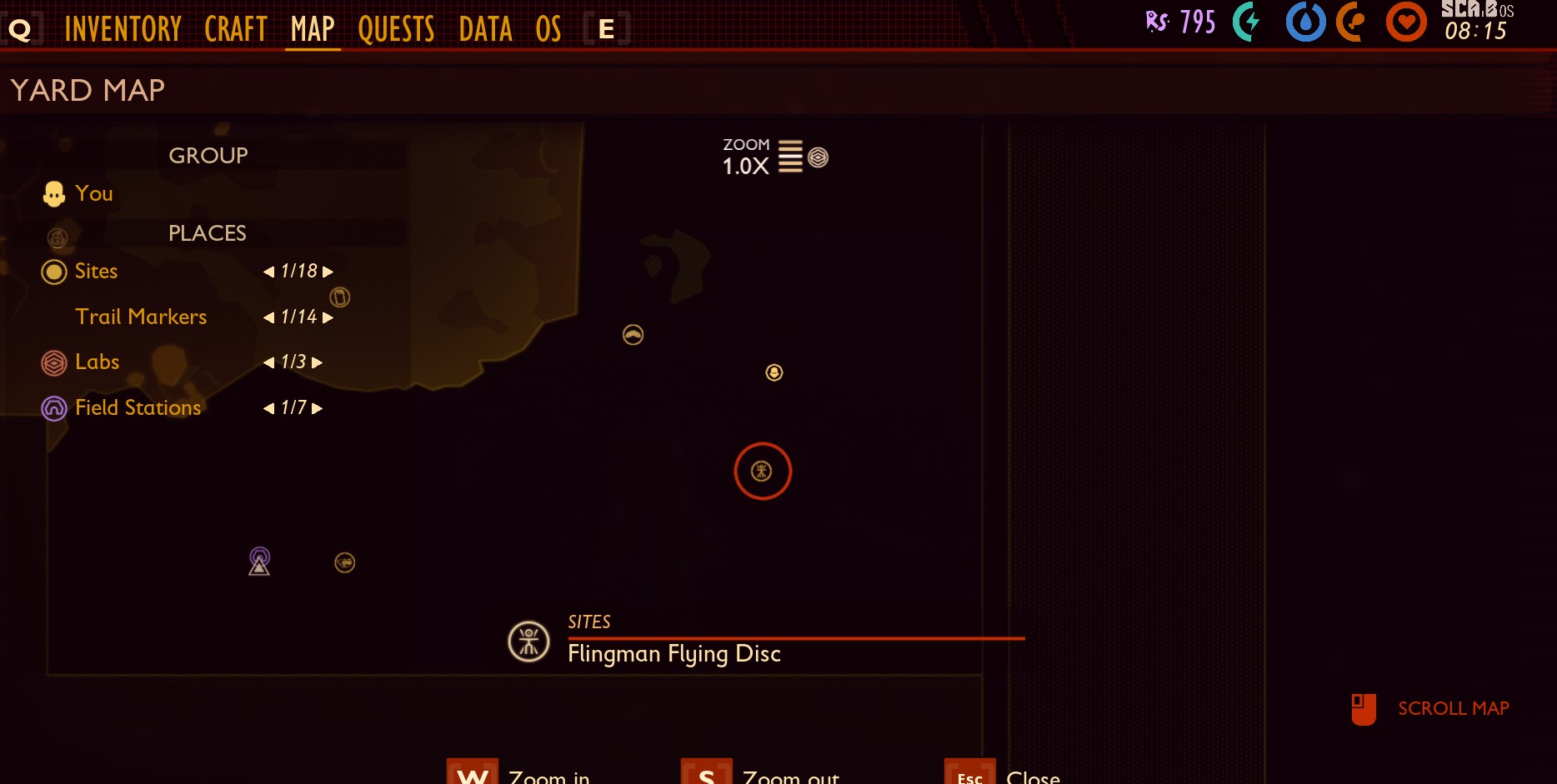Click the zoom level bars next to 1.0X
Screen dimensions: 1557x784
(789, 155)
